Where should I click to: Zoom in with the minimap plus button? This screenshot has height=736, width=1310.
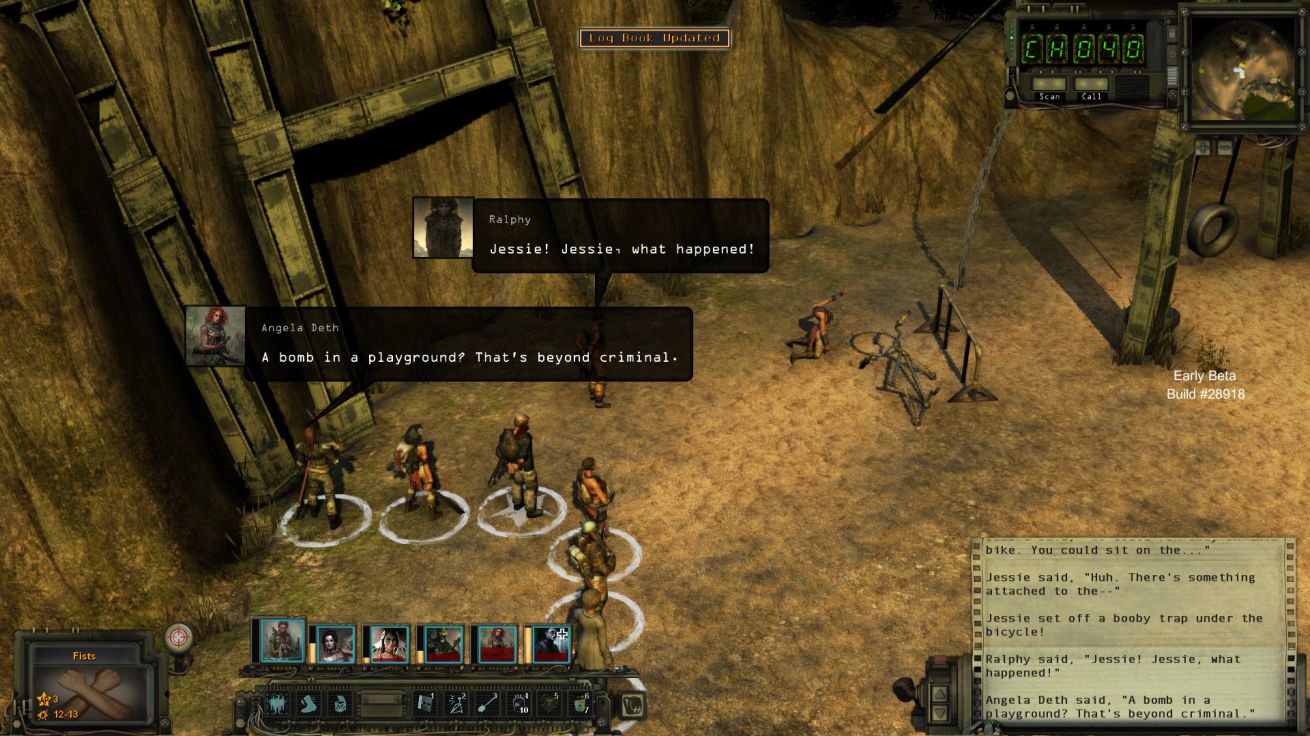pos(1203,147)
